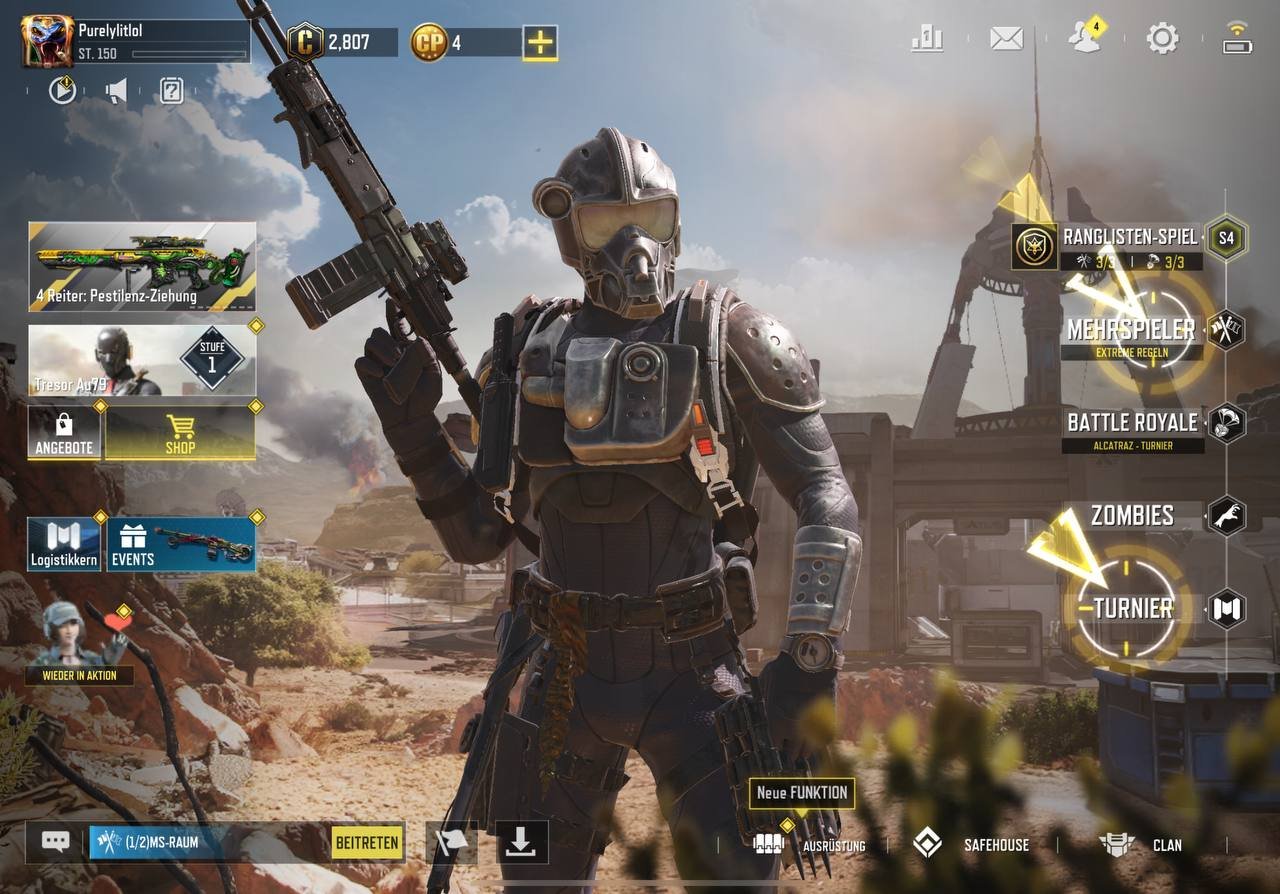Open the 4 Reiter: Pestilenz-Ziehung banner

pyautogui.click(x=142, y=266)
